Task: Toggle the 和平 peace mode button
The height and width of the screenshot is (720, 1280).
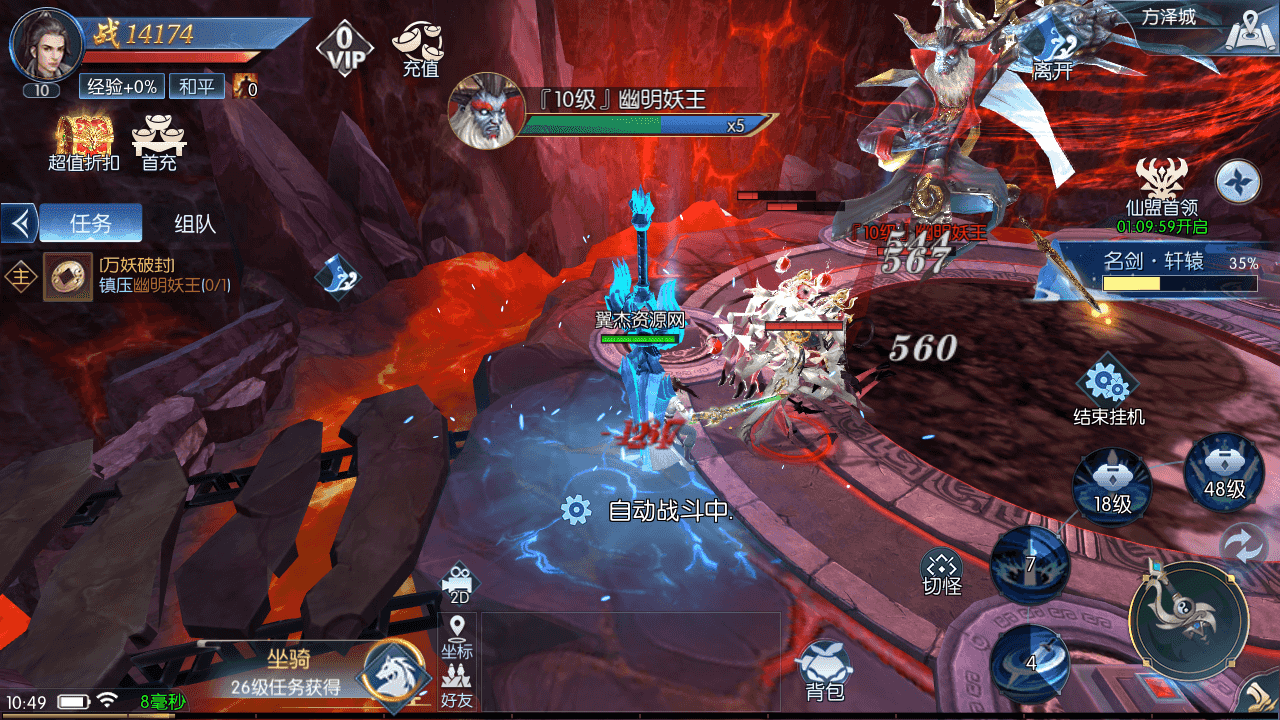Action: coord(196,87)
